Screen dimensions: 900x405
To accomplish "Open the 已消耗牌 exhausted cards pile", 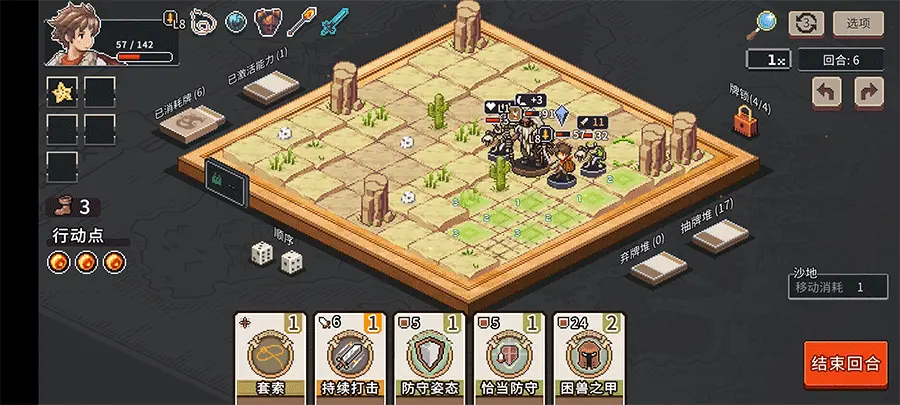I will [x=191, y=127].
